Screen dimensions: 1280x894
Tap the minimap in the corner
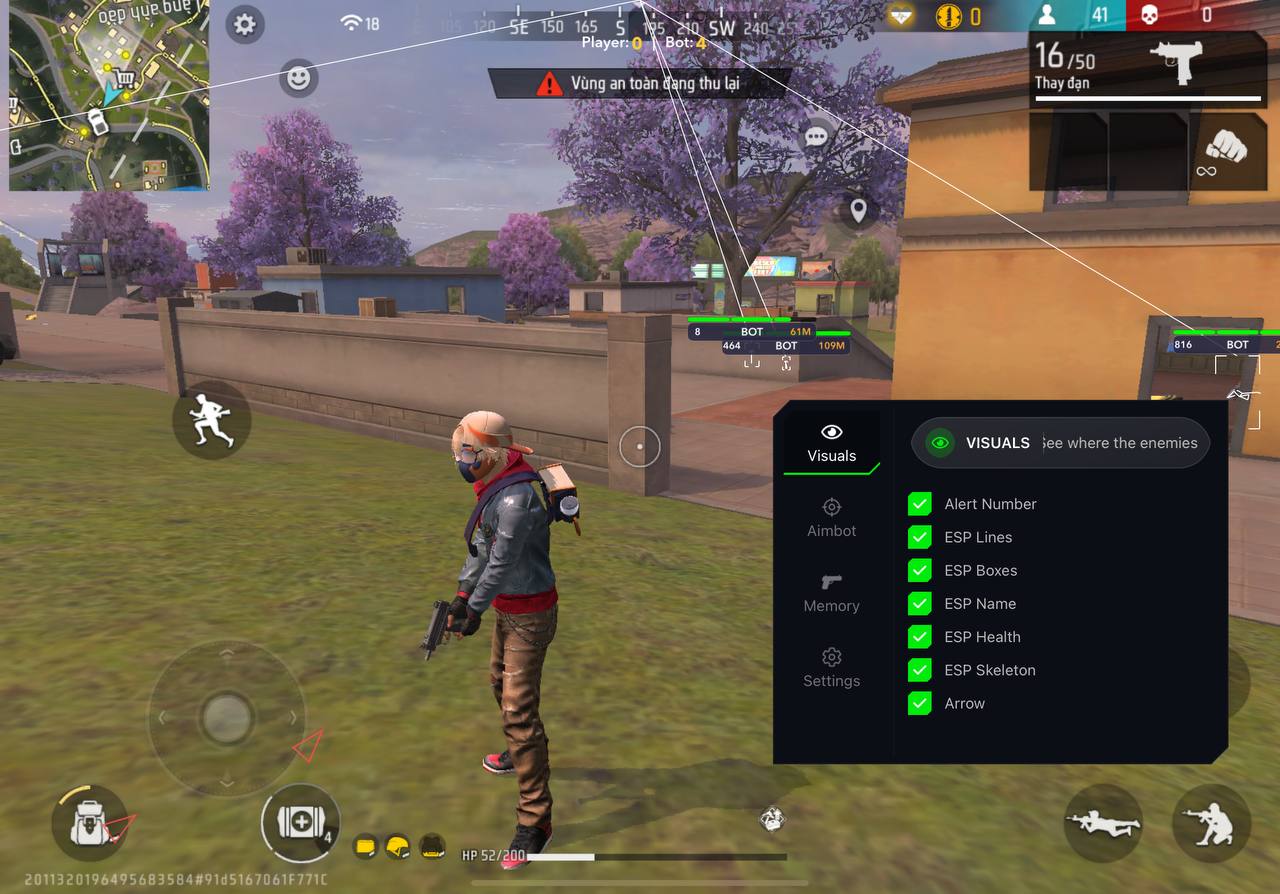[x=110, y=95]
